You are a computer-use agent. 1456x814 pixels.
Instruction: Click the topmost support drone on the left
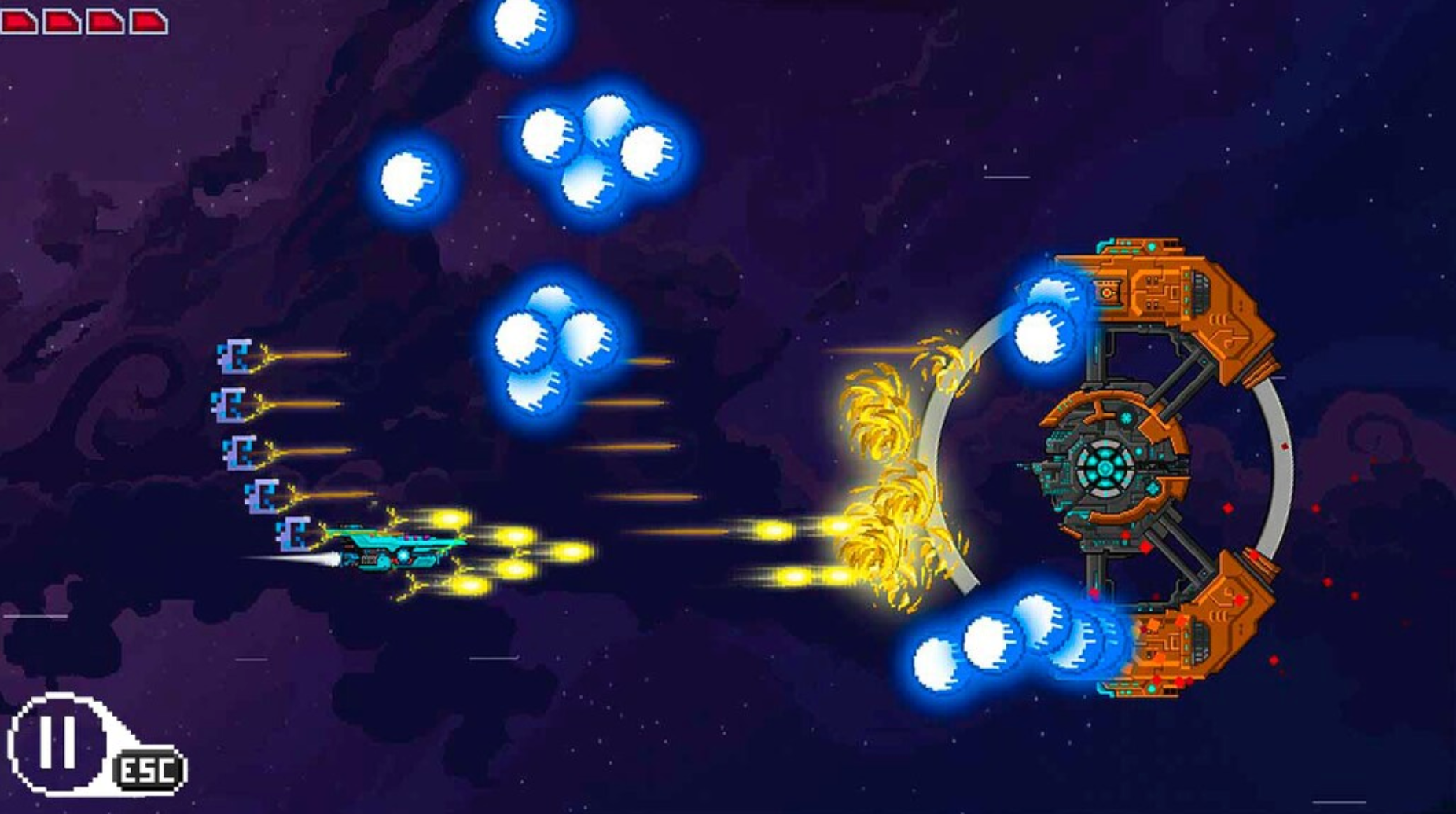tap(235, 357)
